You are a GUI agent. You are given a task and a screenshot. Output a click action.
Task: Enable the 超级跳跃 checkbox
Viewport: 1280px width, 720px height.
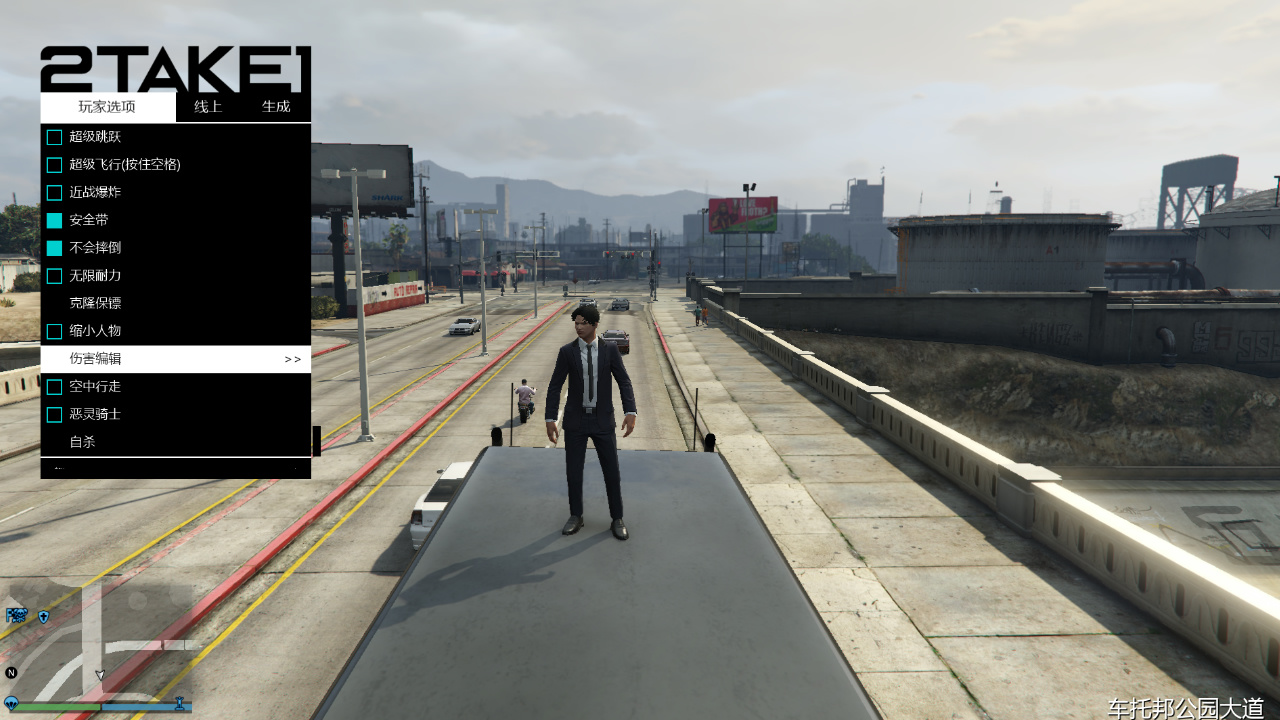click(54, 137)
